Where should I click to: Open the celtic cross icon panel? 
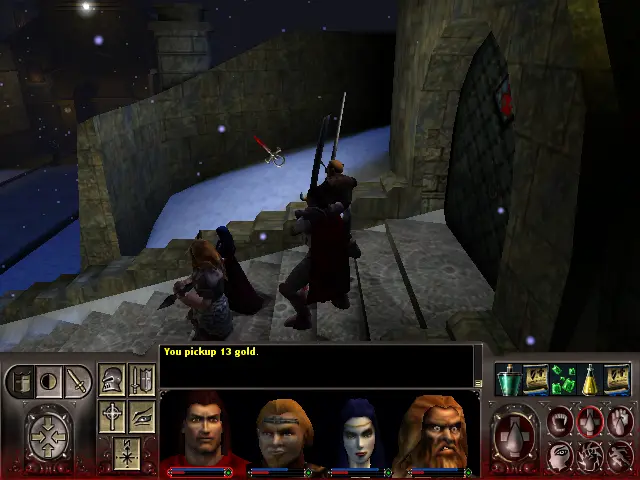[x=113, y=415]
